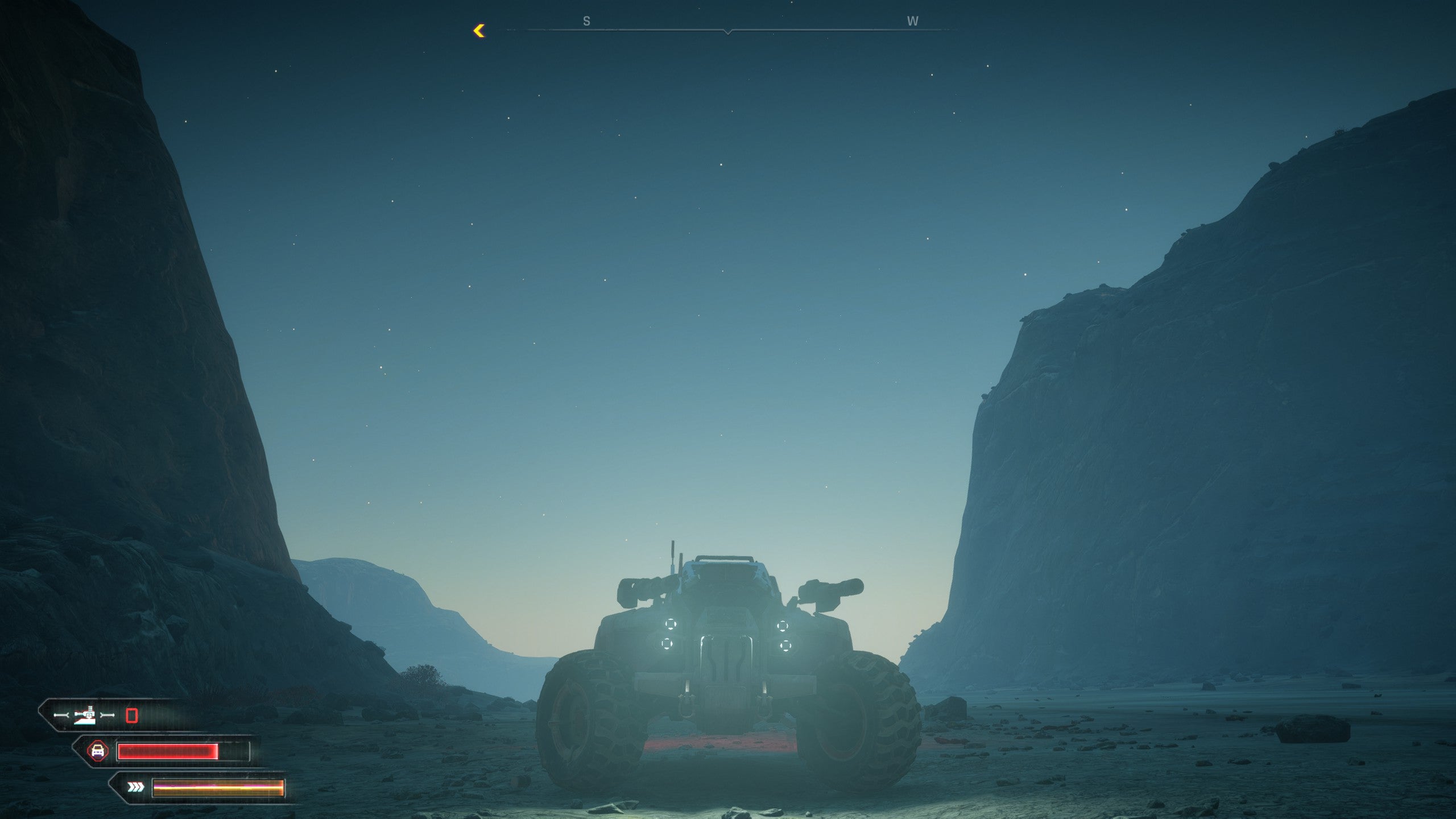The width and height of the screenshot is (1456, 819).
Task: Click the vehicle health car icon
Action: click(98, 751)
